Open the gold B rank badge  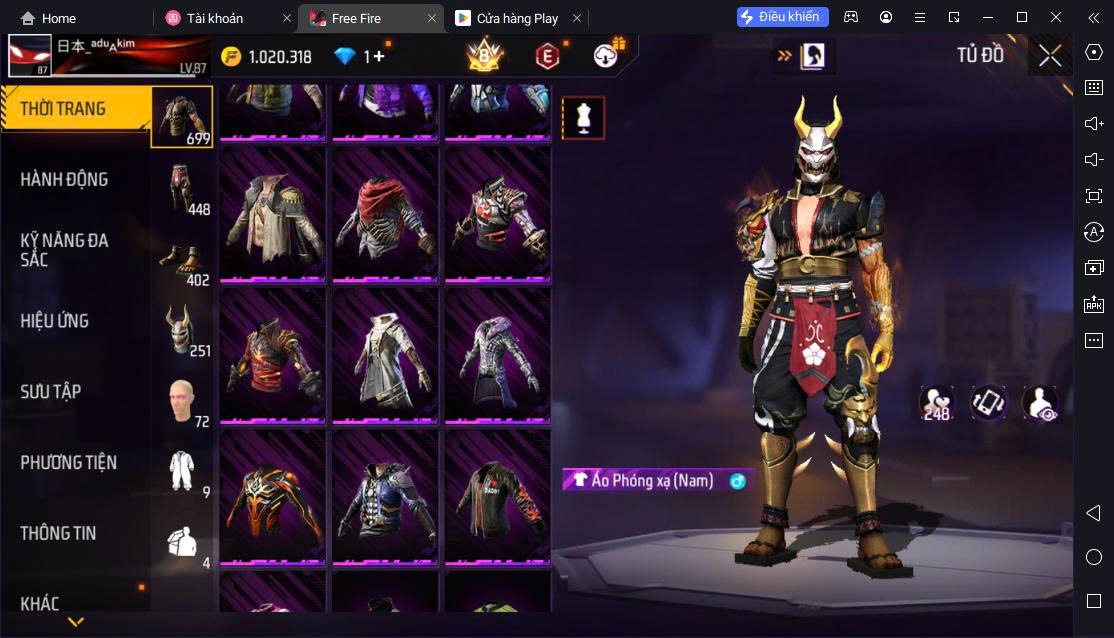pyautogui.click(x=485, y=56)
